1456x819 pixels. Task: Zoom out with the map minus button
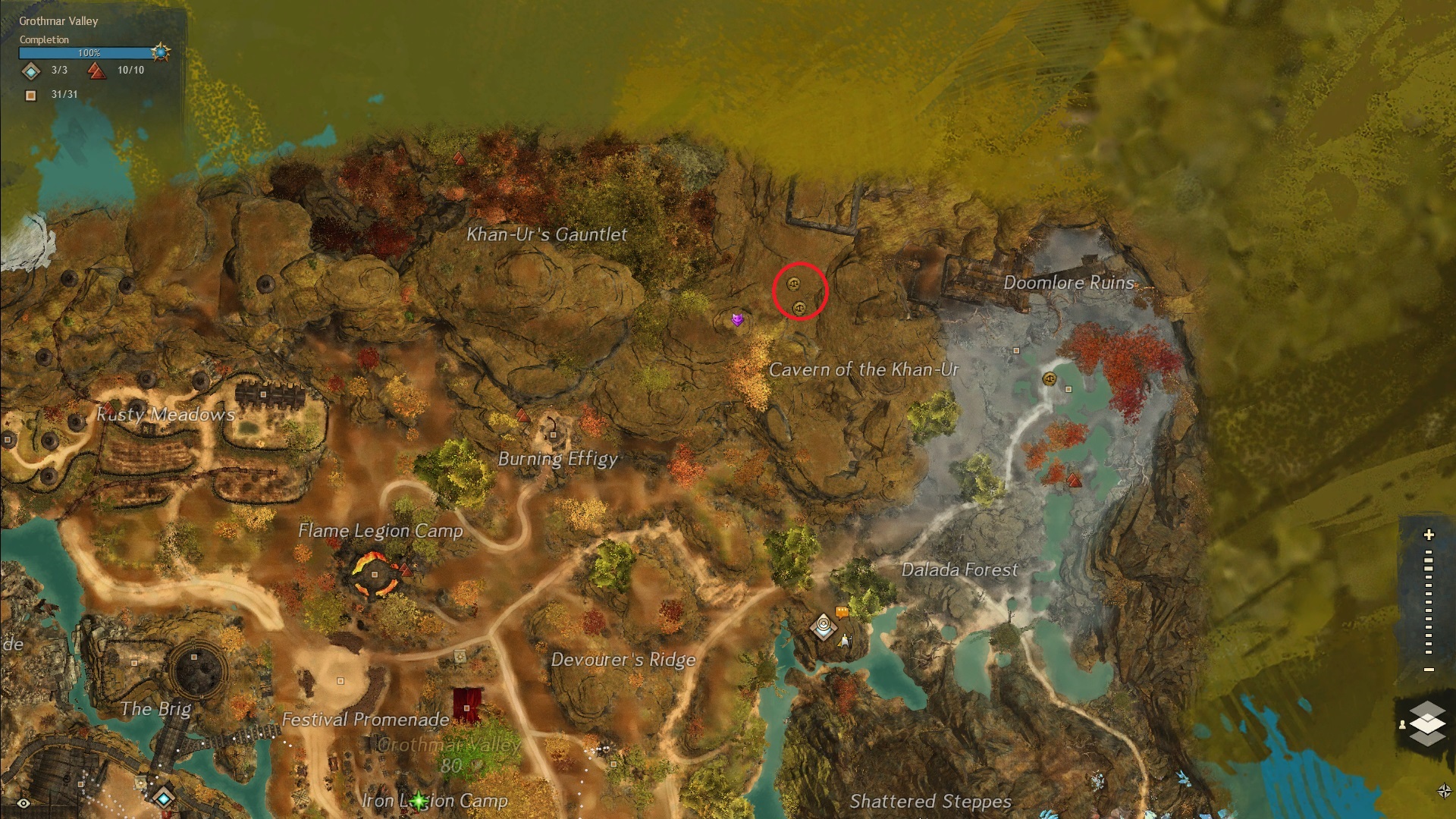point(1429,670)
